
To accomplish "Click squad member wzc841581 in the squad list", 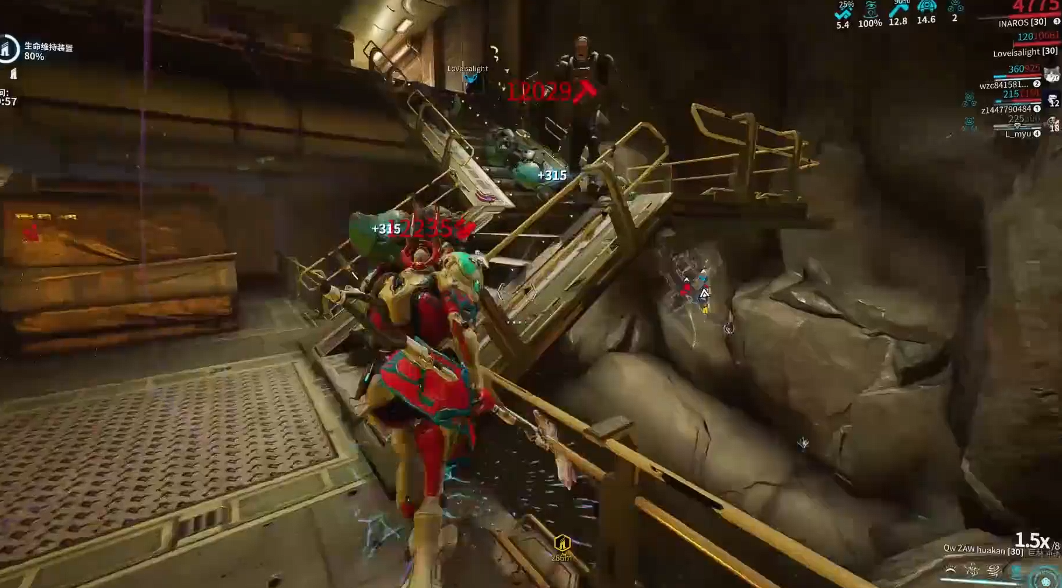I will coord(1012,84).
